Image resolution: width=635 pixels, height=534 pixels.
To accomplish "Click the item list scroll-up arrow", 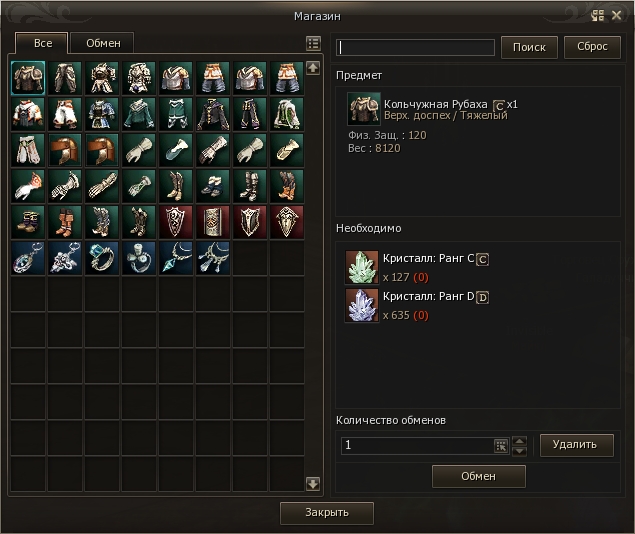I will [313, 68].
